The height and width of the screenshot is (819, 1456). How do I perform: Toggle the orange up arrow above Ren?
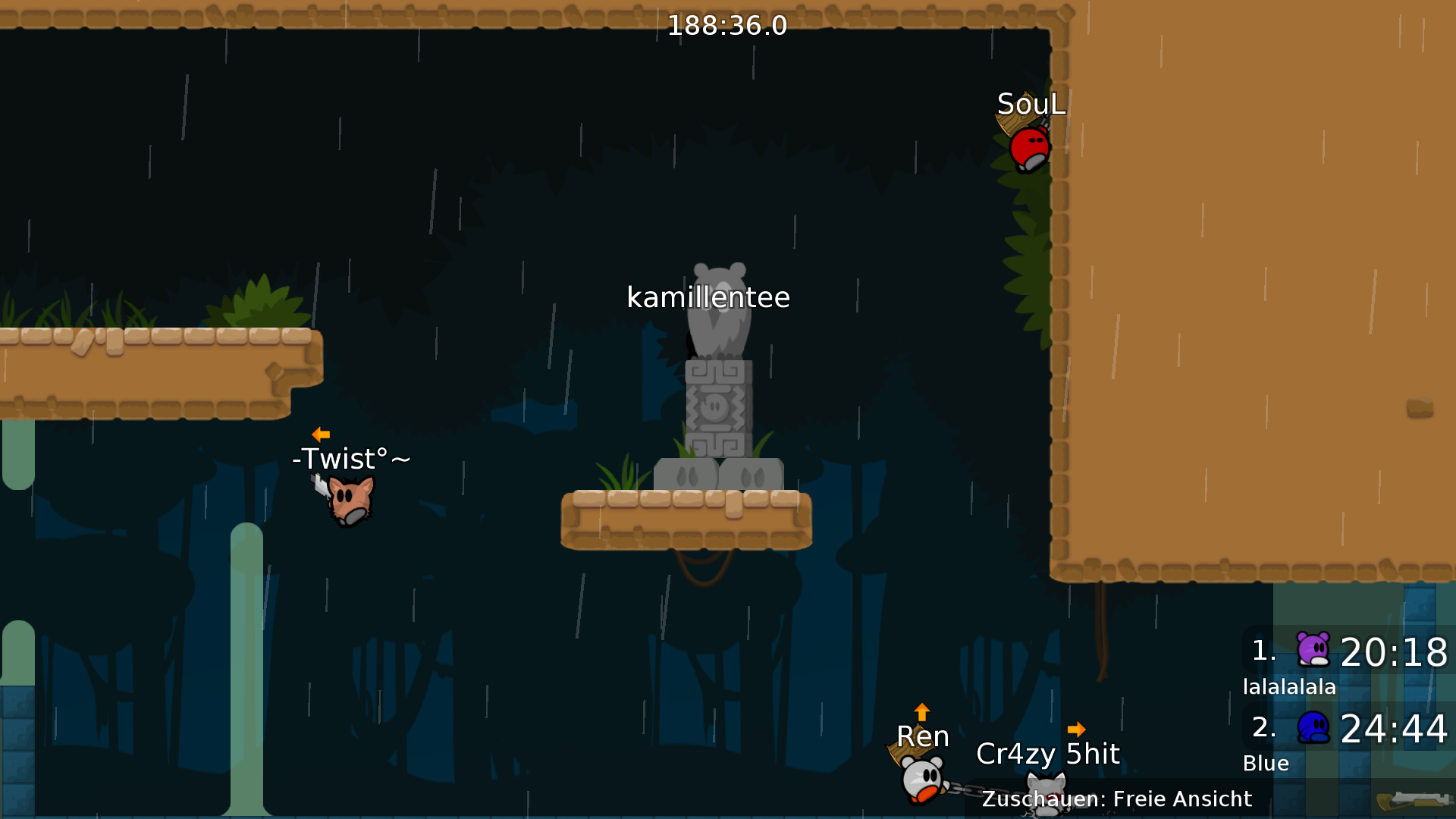click(921, 711)
